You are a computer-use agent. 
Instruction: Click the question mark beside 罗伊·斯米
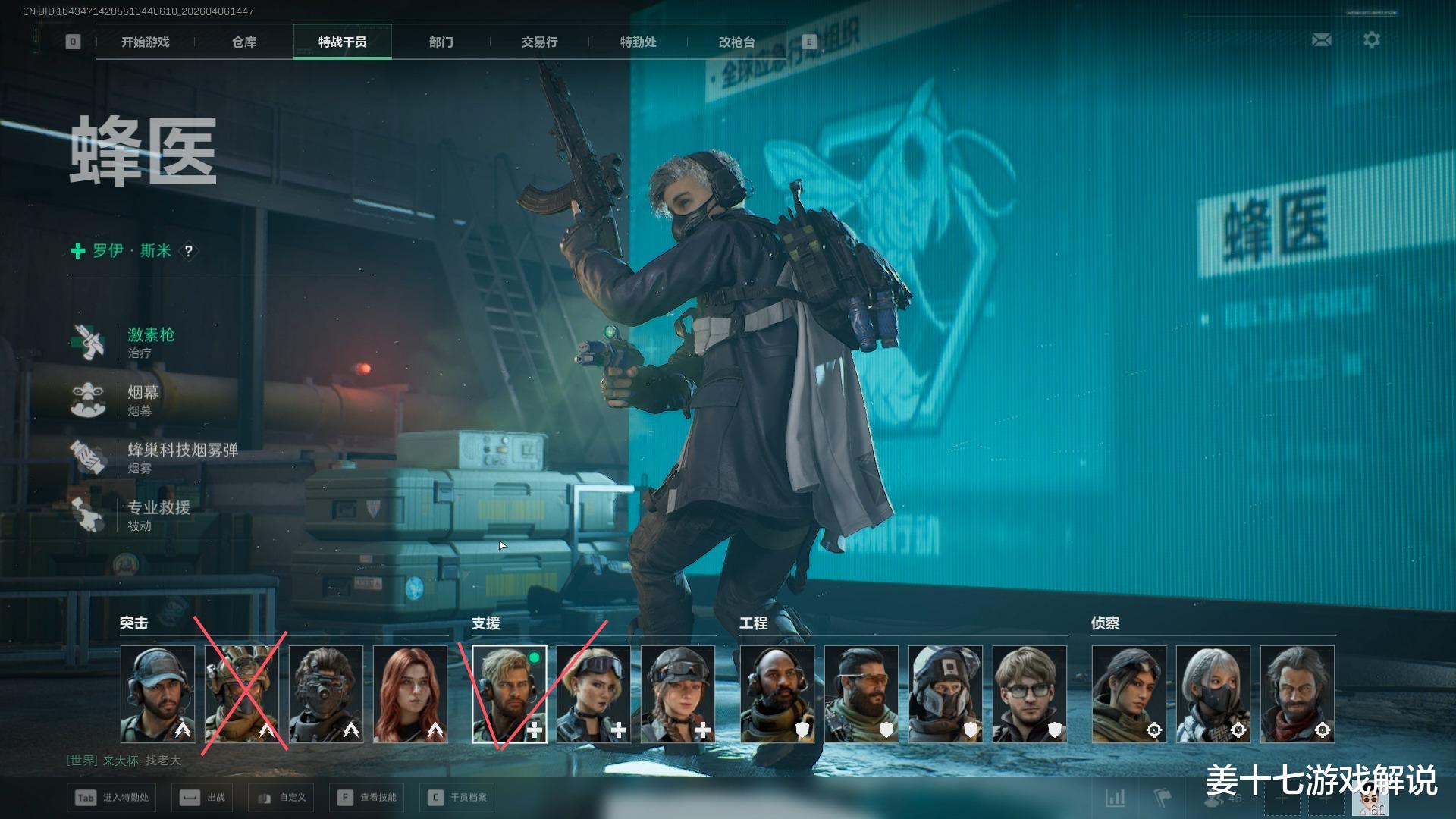[x=189, y=251]
